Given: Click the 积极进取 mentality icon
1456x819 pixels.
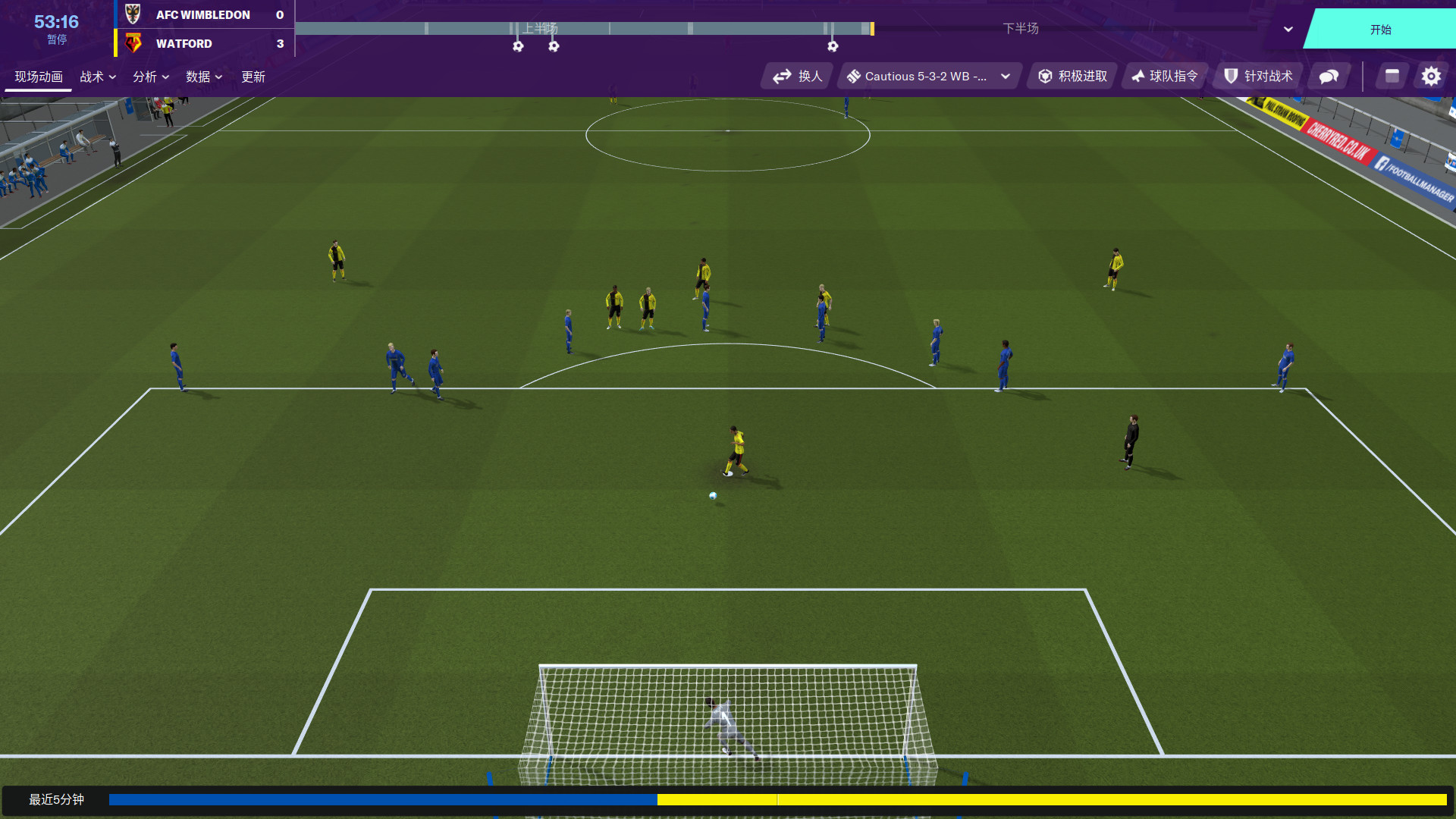Looking at the screenshot, I should point(1071,76).
